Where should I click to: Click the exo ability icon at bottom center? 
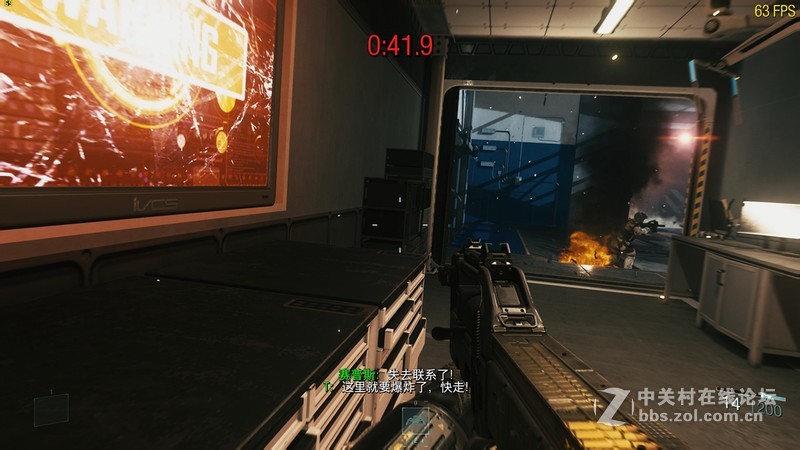tap(415, 421)
